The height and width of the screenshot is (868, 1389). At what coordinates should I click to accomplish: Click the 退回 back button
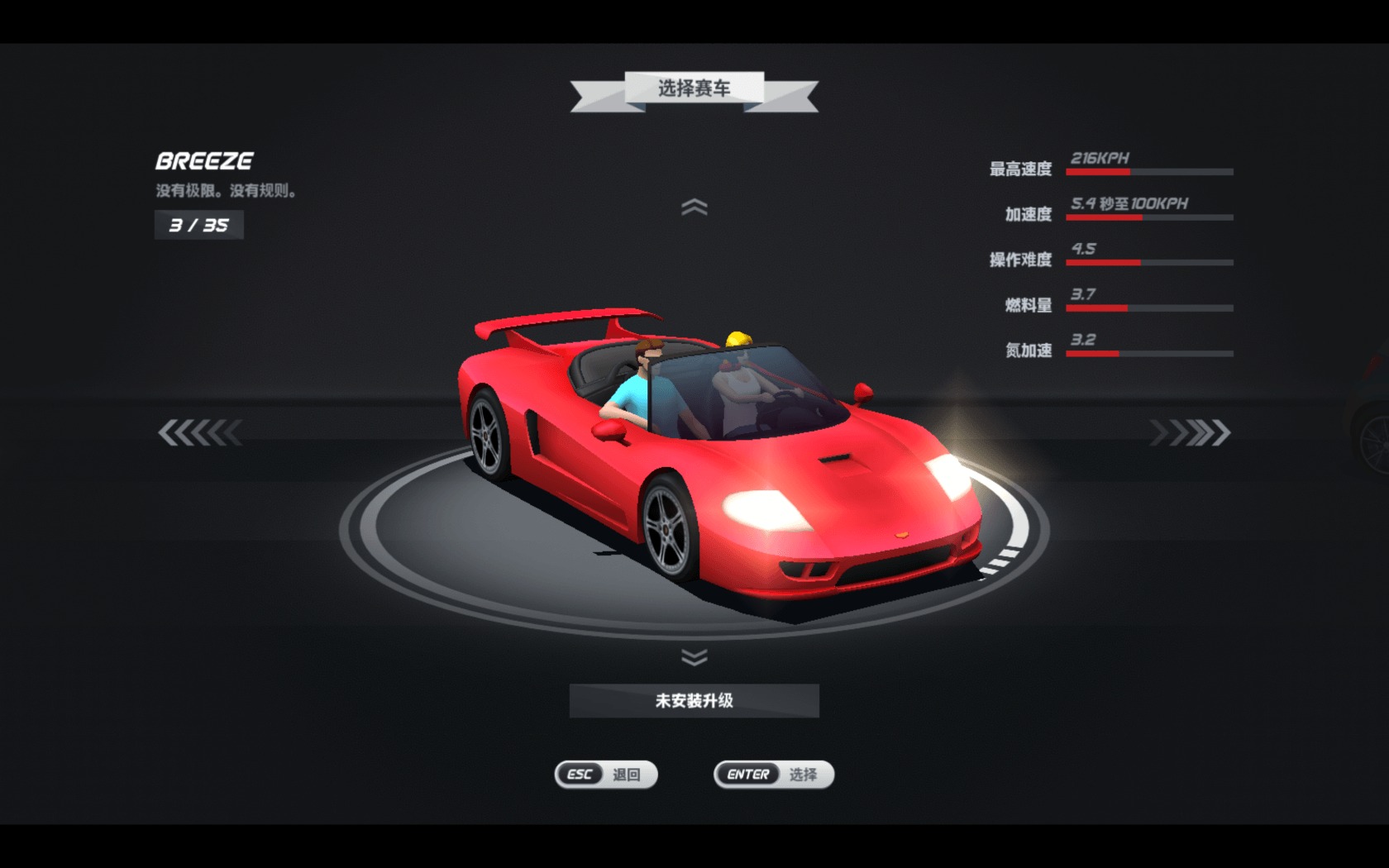[606, 775]
